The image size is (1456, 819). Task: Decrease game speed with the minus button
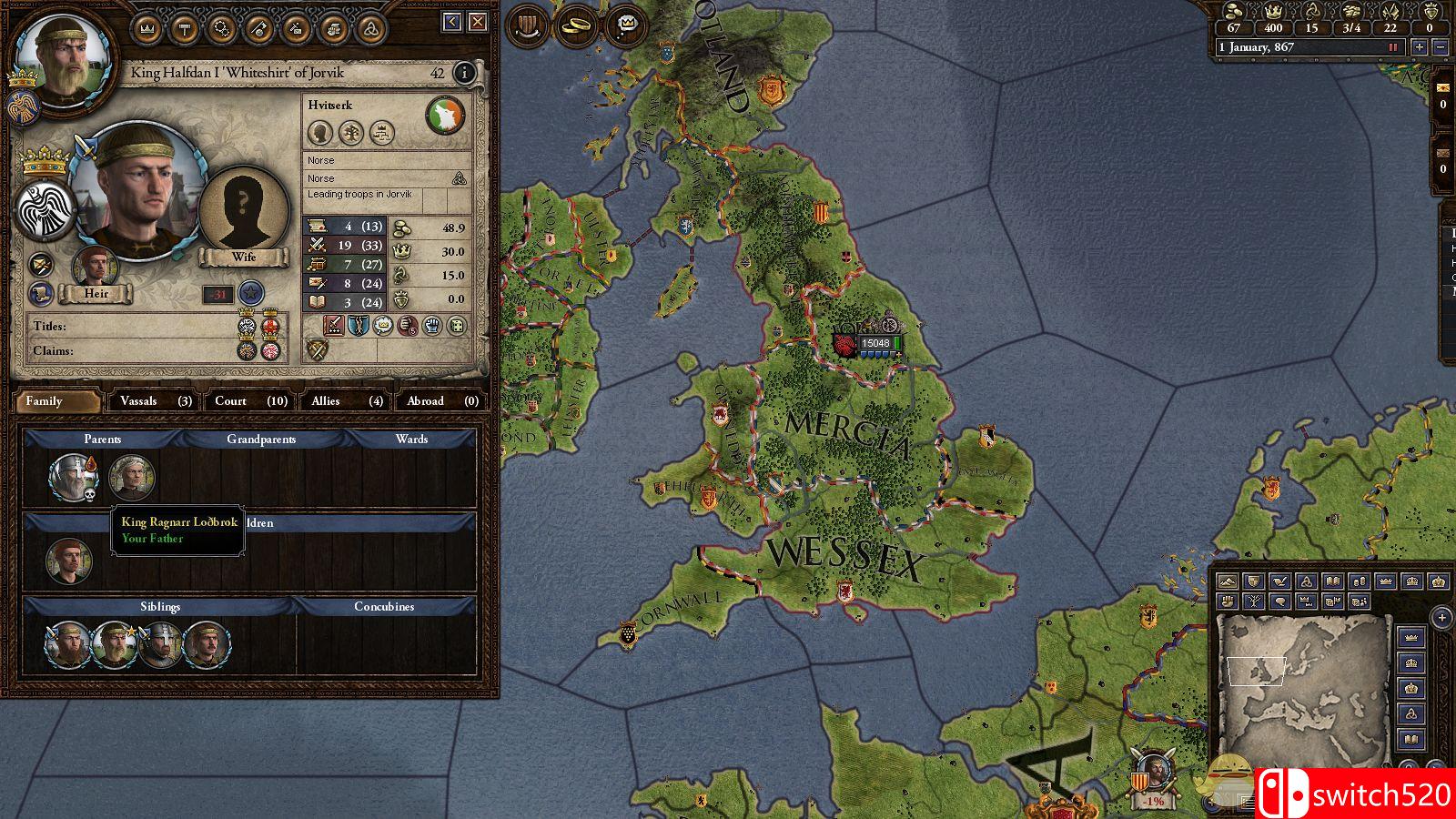point(1440,47)
